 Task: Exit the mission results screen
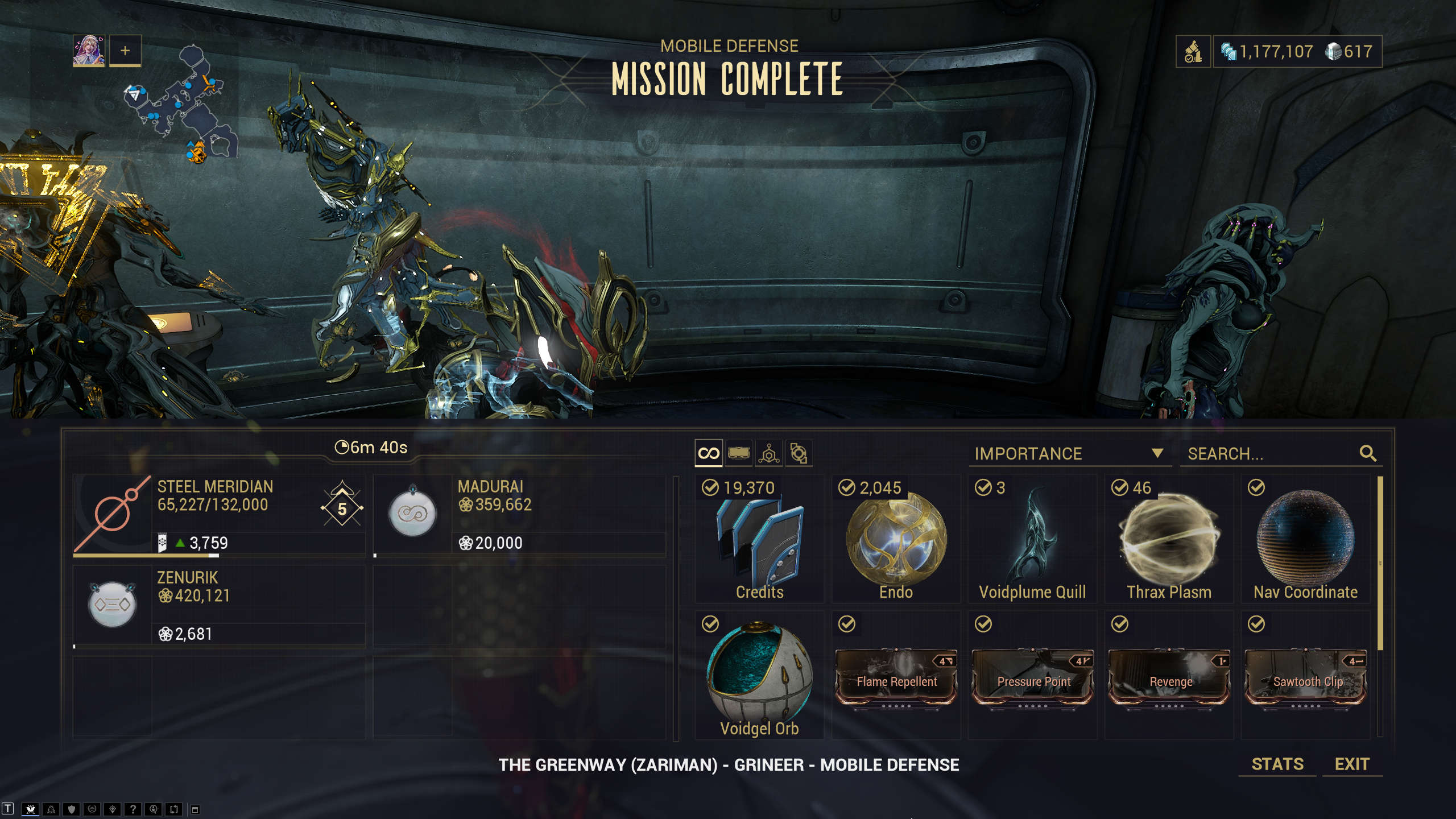coord(1352,764)
